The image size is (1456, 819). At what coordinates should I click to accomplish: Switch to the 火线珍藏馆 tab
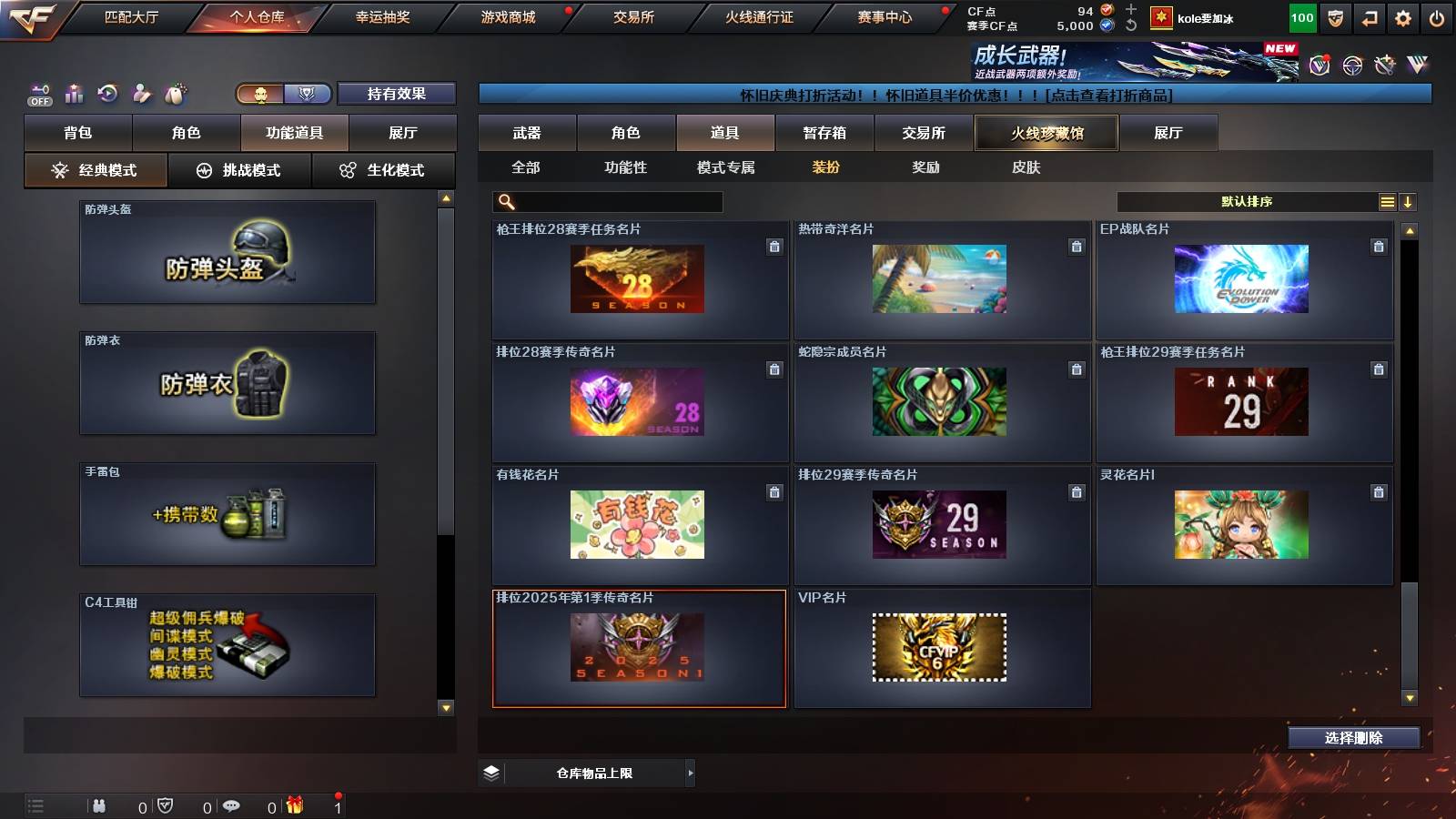(x=1046, y=133)
